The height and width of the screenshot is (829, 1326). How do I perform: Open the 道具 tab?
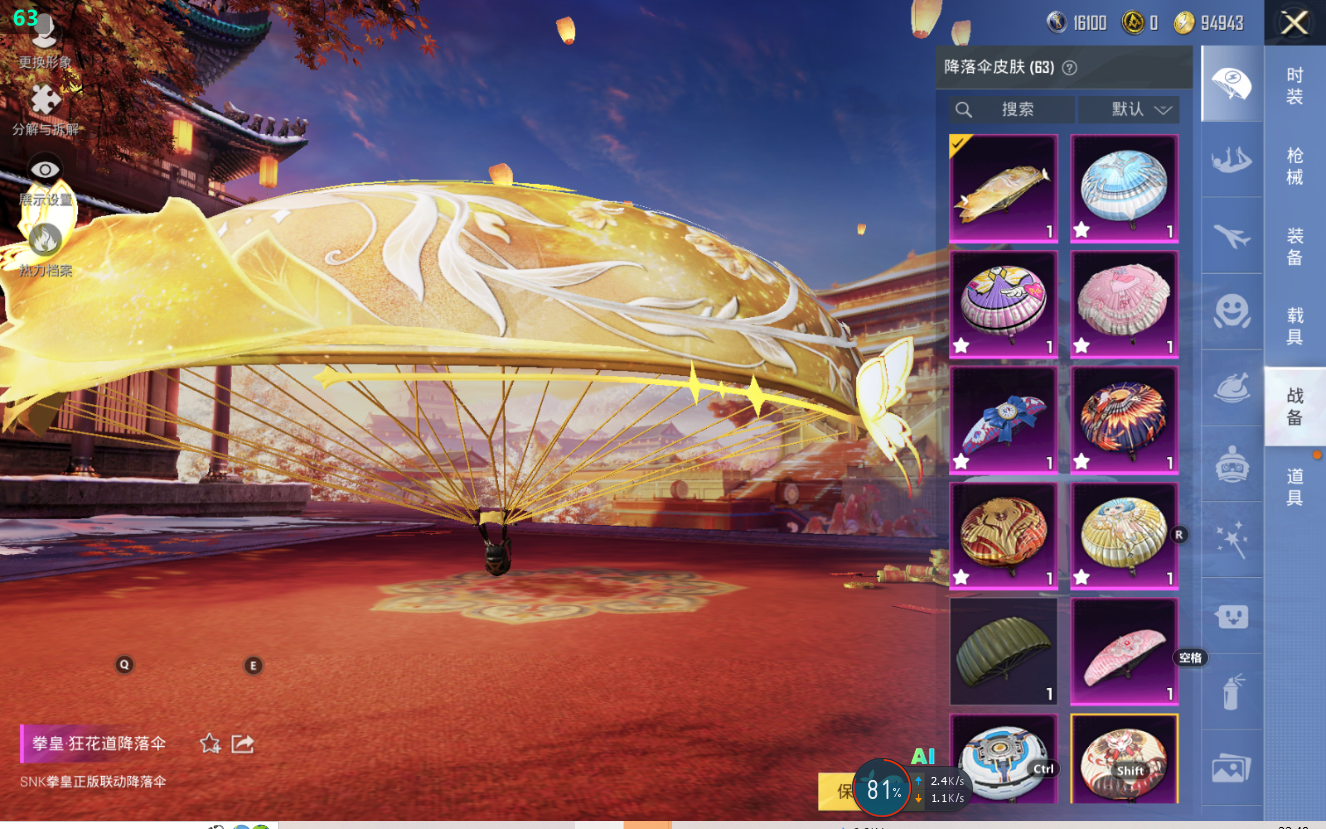click(1294, 486)
